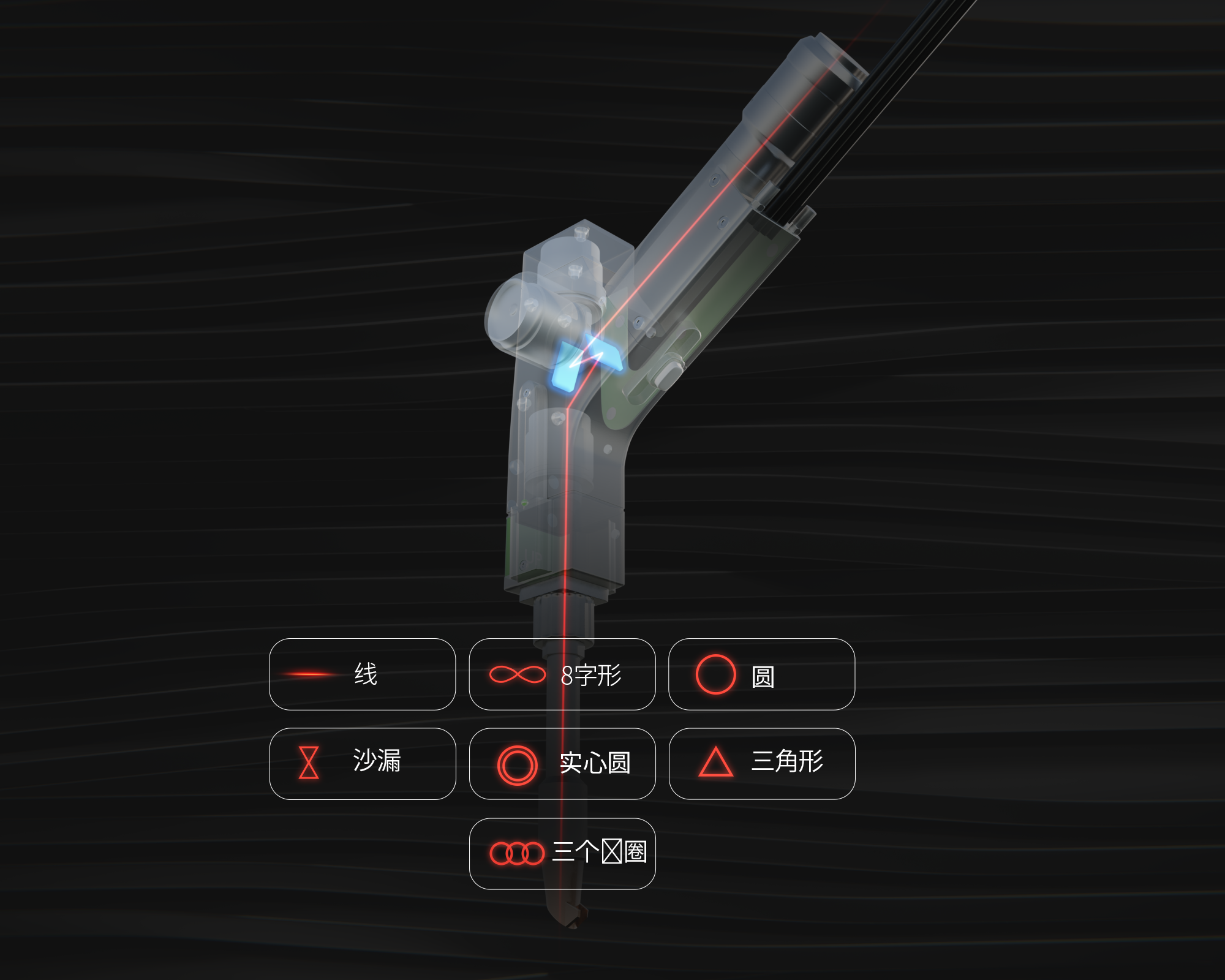This screenshot has width=1225, height=980.
Task: Activate the 三角形 triangle pattern
Action: click(x=761, y=764)
